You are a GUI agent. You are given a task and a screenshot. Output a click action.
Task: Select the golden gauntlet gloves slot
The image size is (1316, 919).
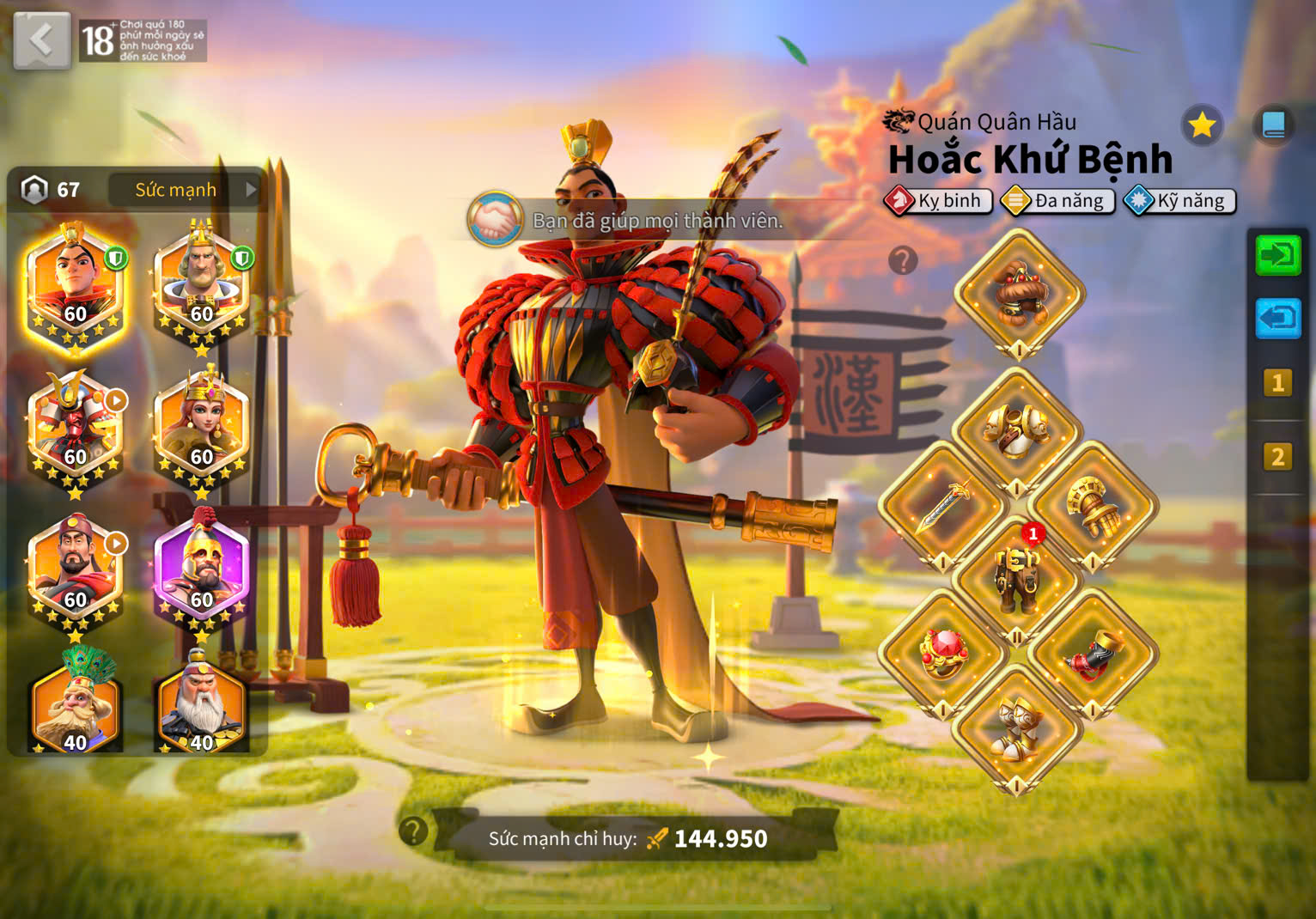pyautogui.click(x=1093, y=505)
